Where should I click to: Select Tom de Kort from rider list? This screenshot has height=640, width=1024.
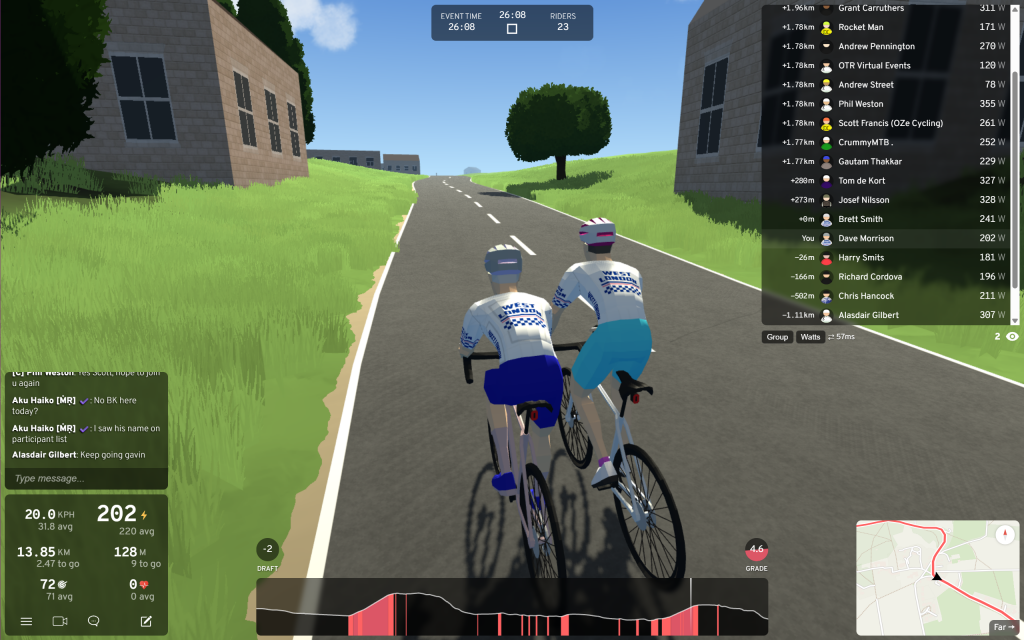pyautogui.click(x=860, y=181)
